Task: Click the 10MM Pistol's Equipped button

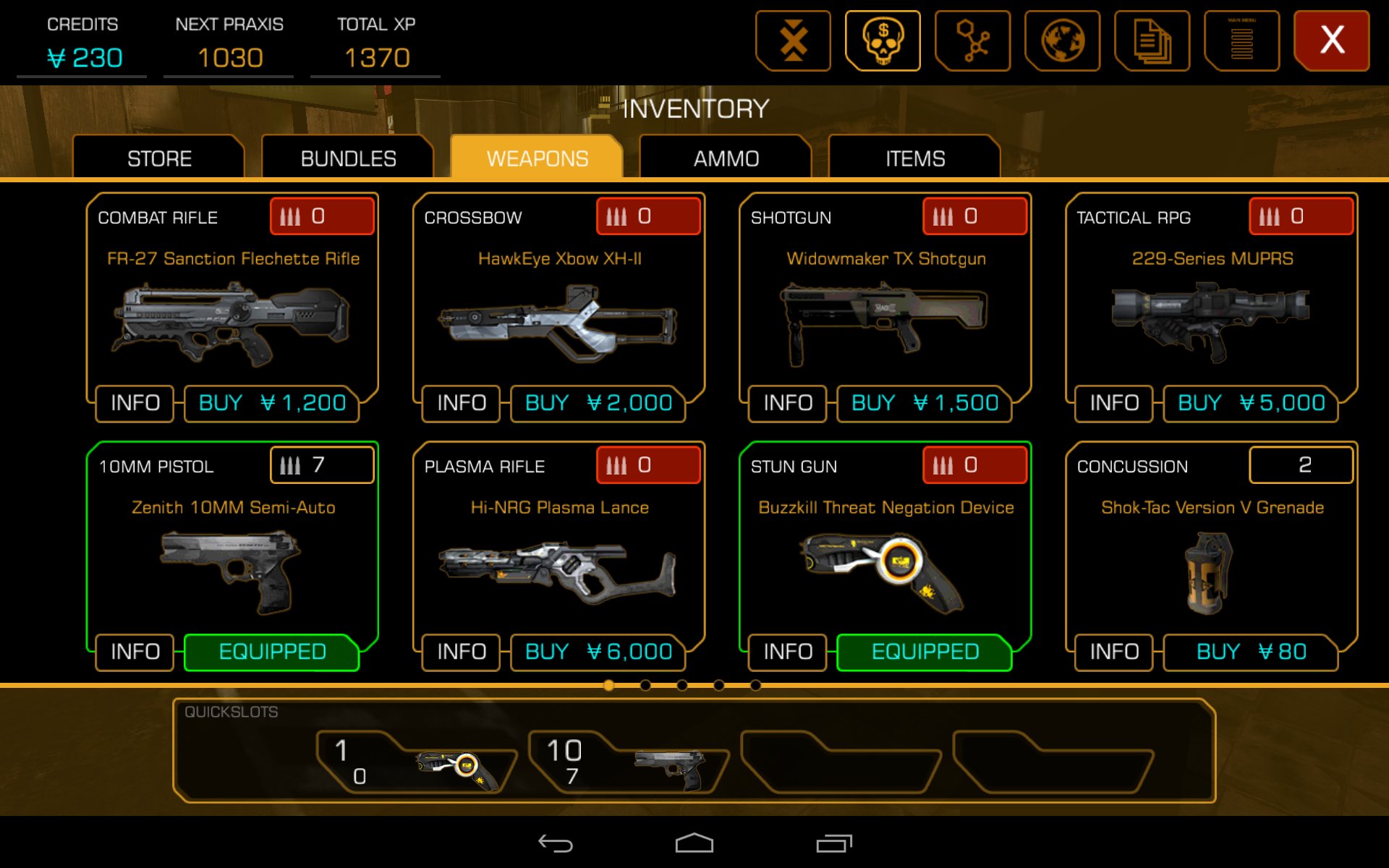Action: coord(272,652)
